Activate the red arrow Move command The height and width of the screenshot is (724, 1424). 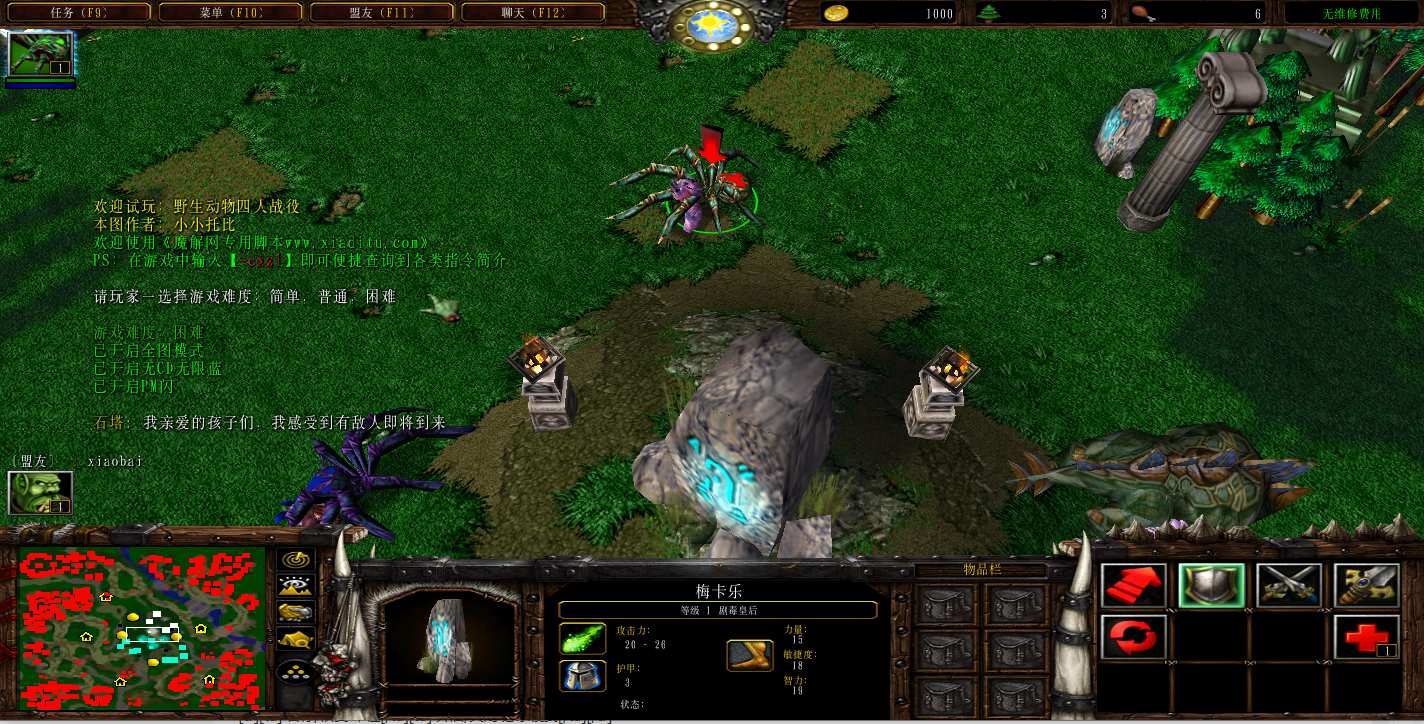[x=1133, y=586]
